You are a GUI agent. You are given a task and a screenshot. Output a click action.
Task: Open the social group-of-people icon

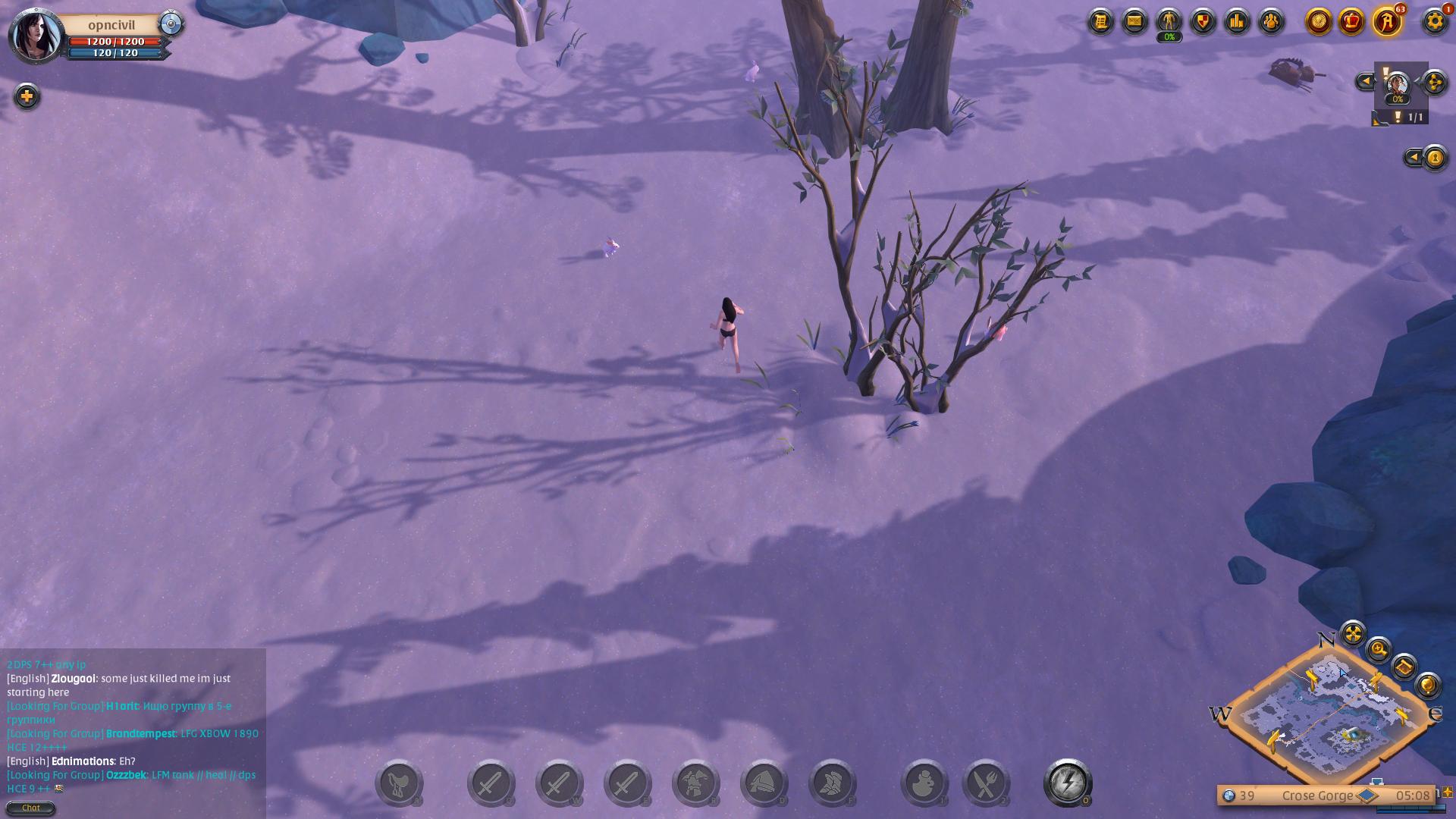[x=1271, y=21]
